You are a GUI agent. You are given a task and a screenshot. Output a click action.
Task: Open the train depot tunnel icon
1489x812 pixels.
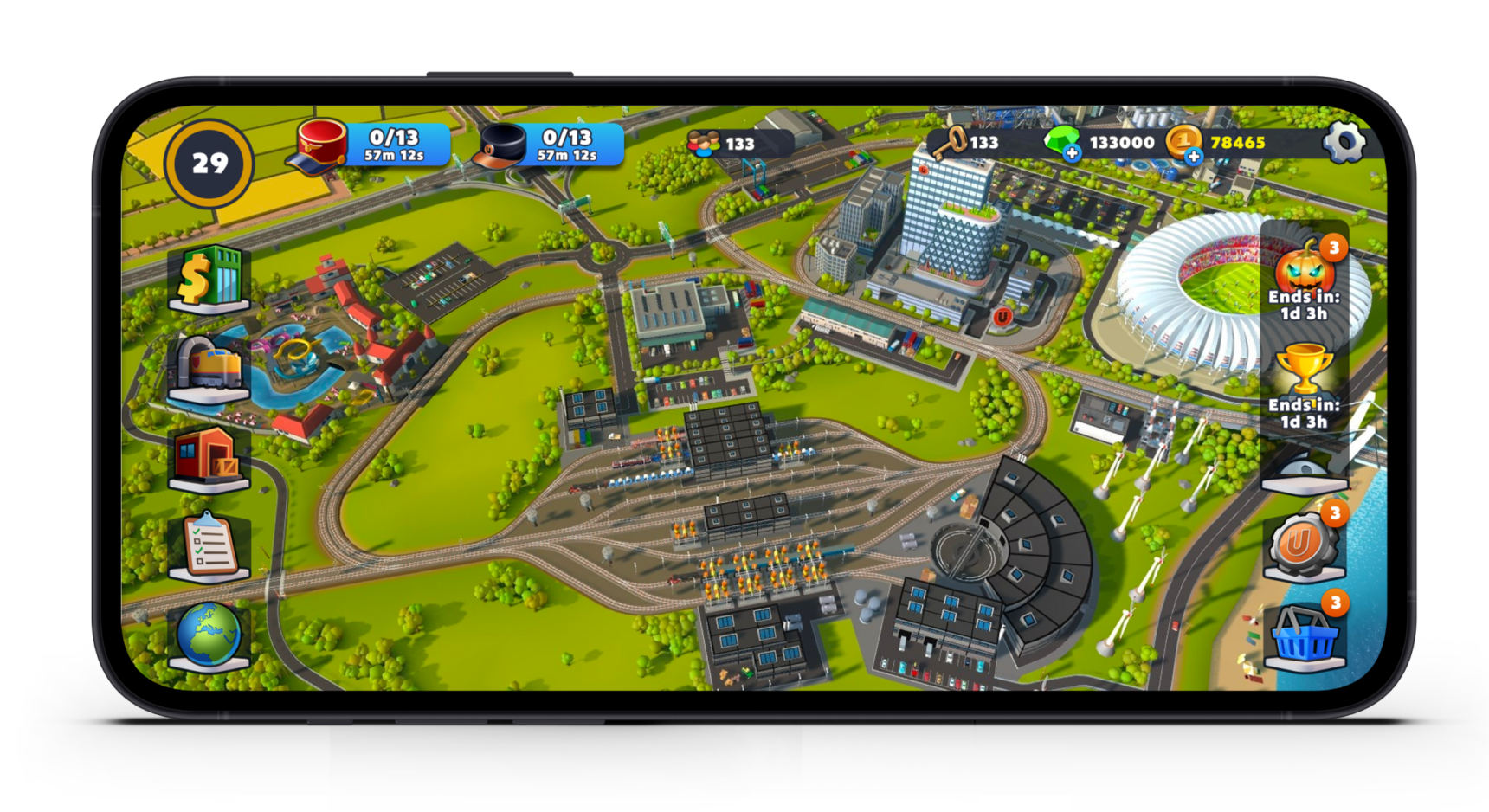click(208, 366)
